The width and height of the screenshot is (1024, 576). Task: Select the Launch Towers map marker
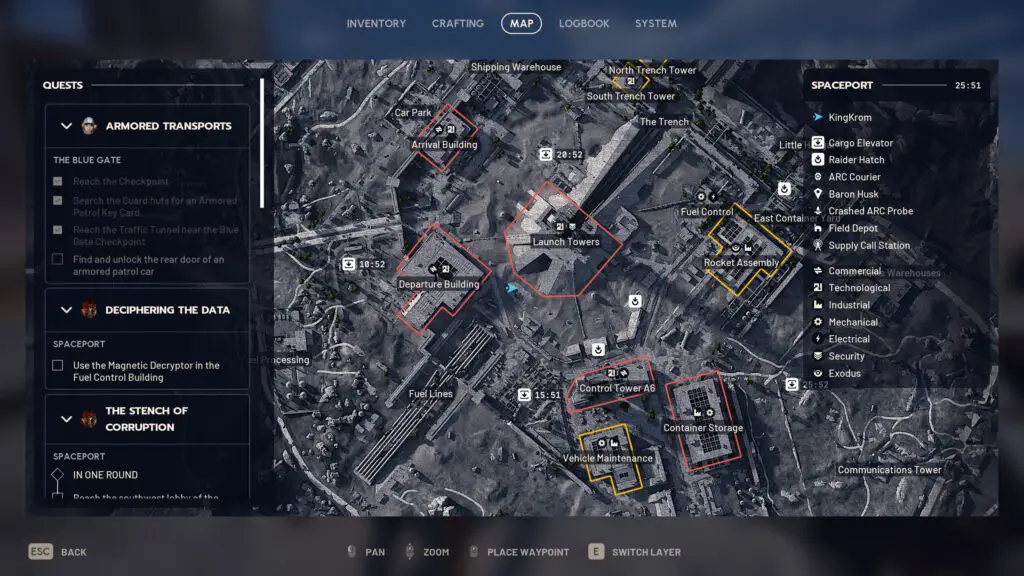click(566, 242)
